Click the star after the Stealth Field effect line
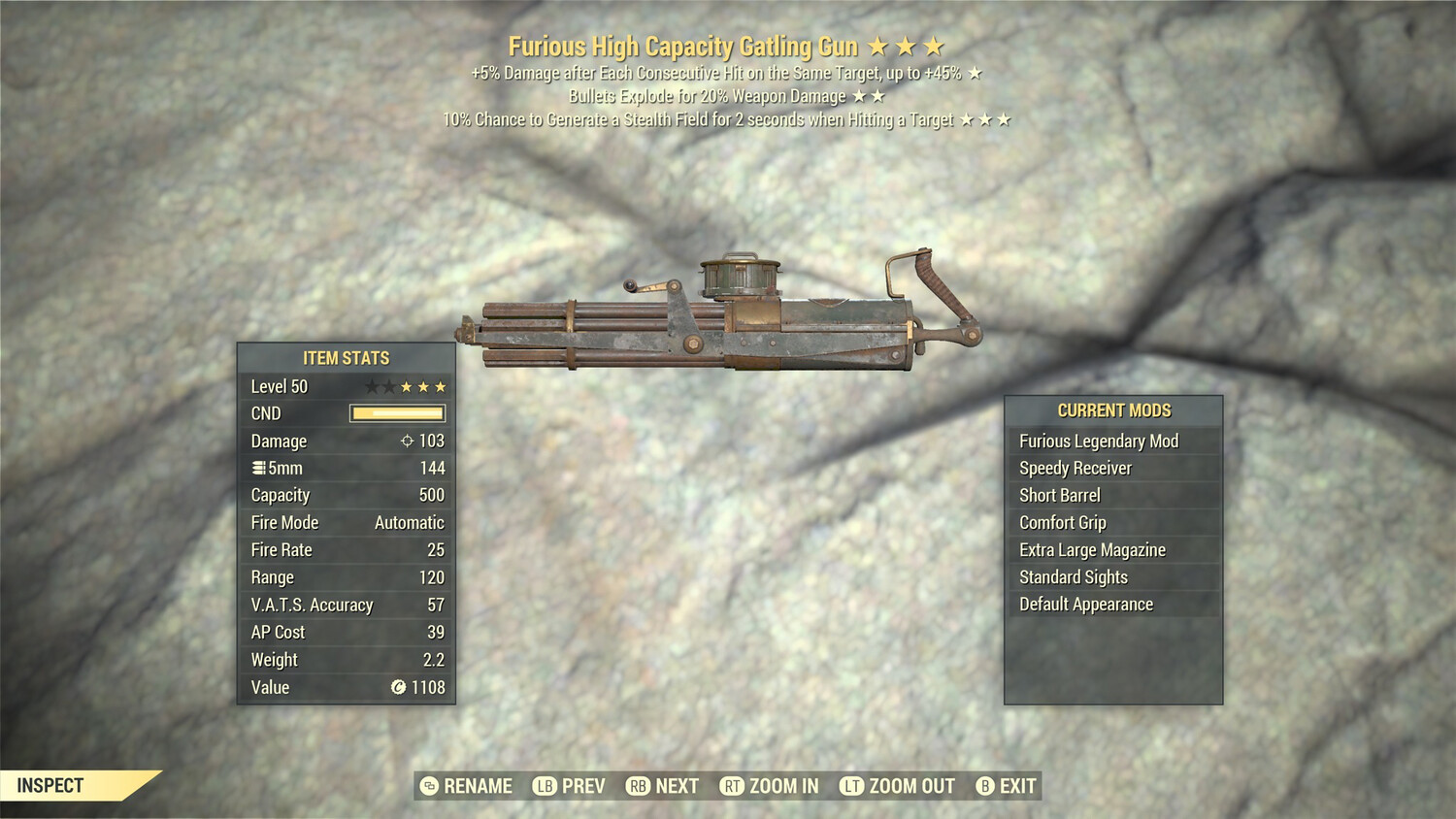This screenshot has width=1456, height=819. coord(983,120)
